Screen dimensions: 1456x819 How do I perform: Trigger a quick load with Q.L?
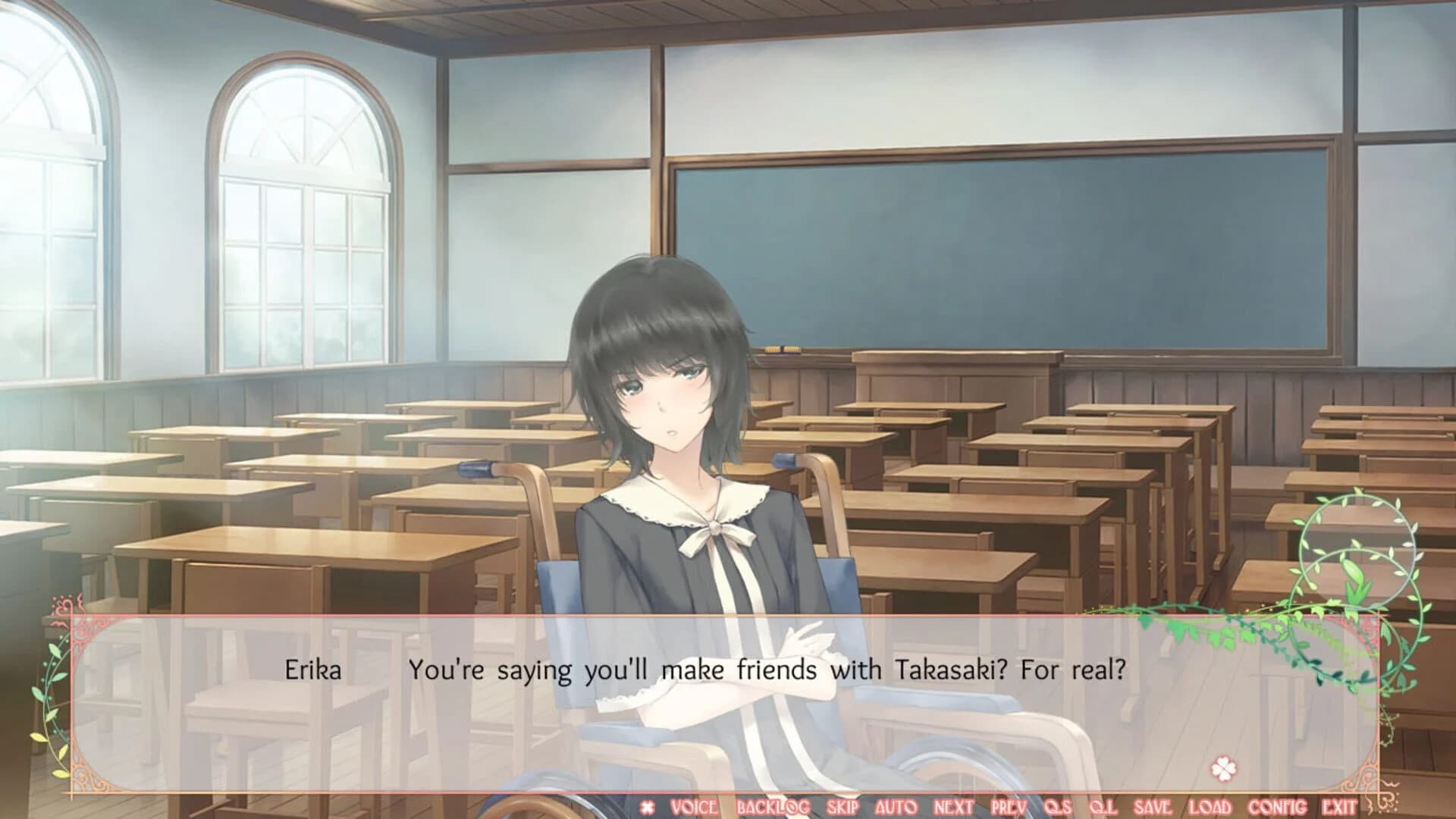1104,806
